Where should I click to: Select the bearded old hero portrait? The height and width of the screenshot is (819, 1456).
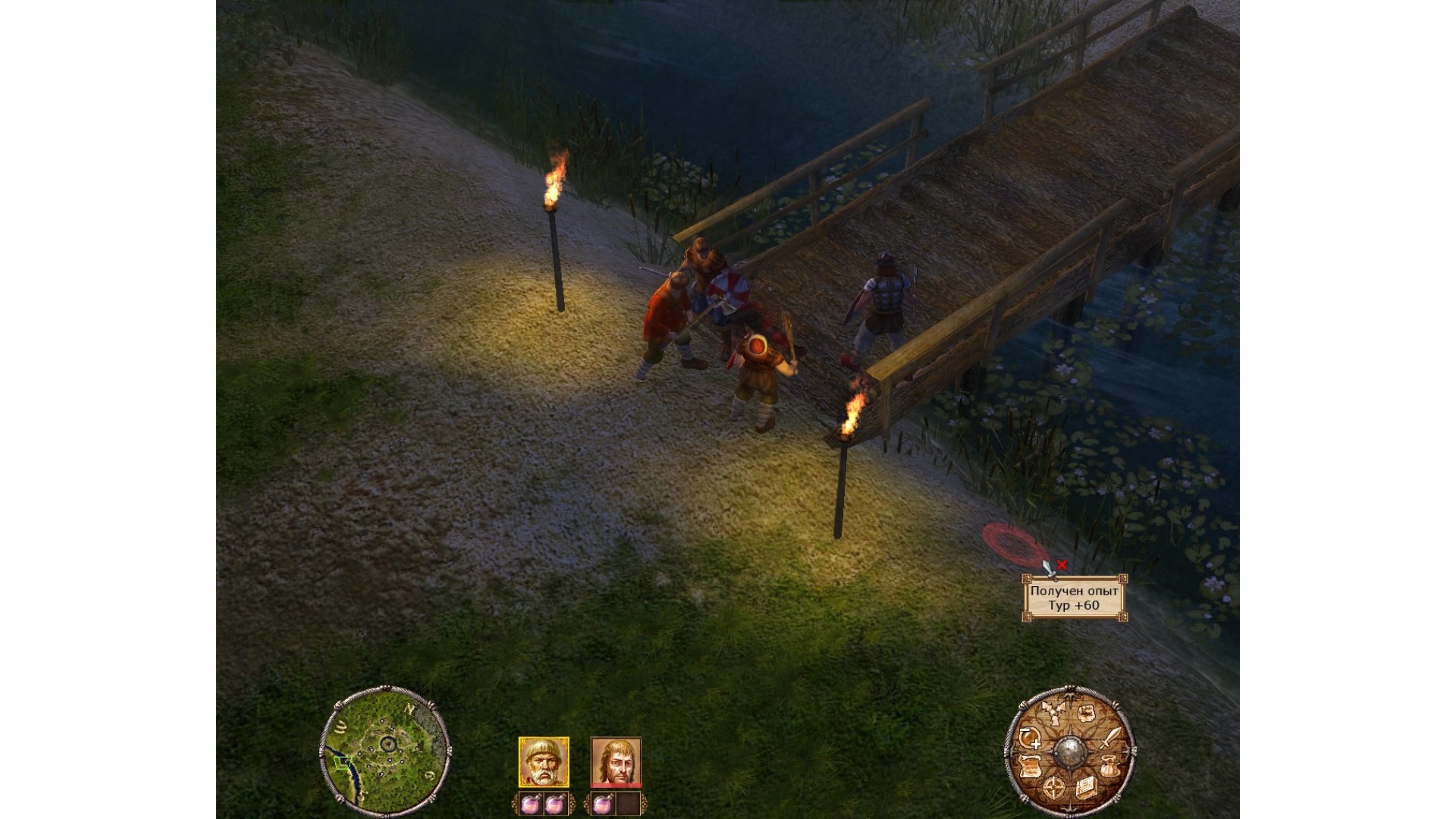[543, 761]
